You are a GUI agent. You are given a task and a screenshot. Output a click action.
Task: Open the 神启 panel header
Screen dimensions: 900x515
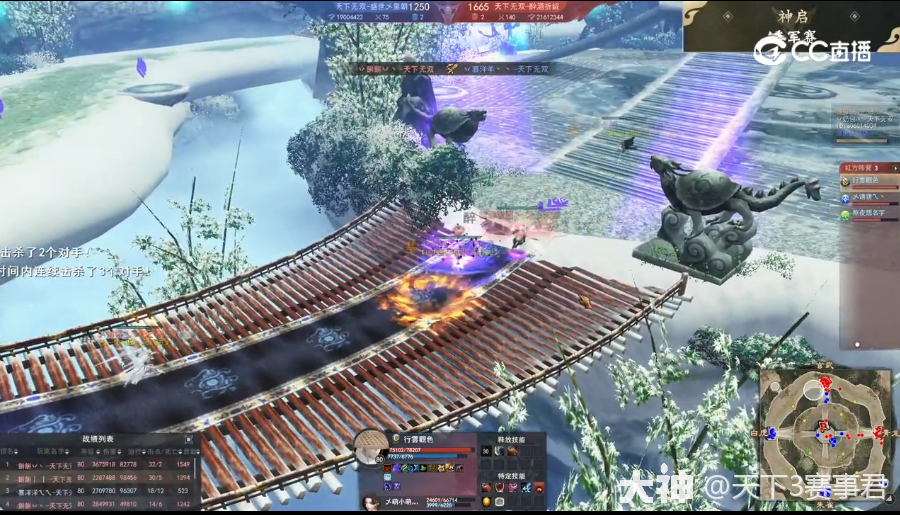pyautogui.click(x=792, y=16)
